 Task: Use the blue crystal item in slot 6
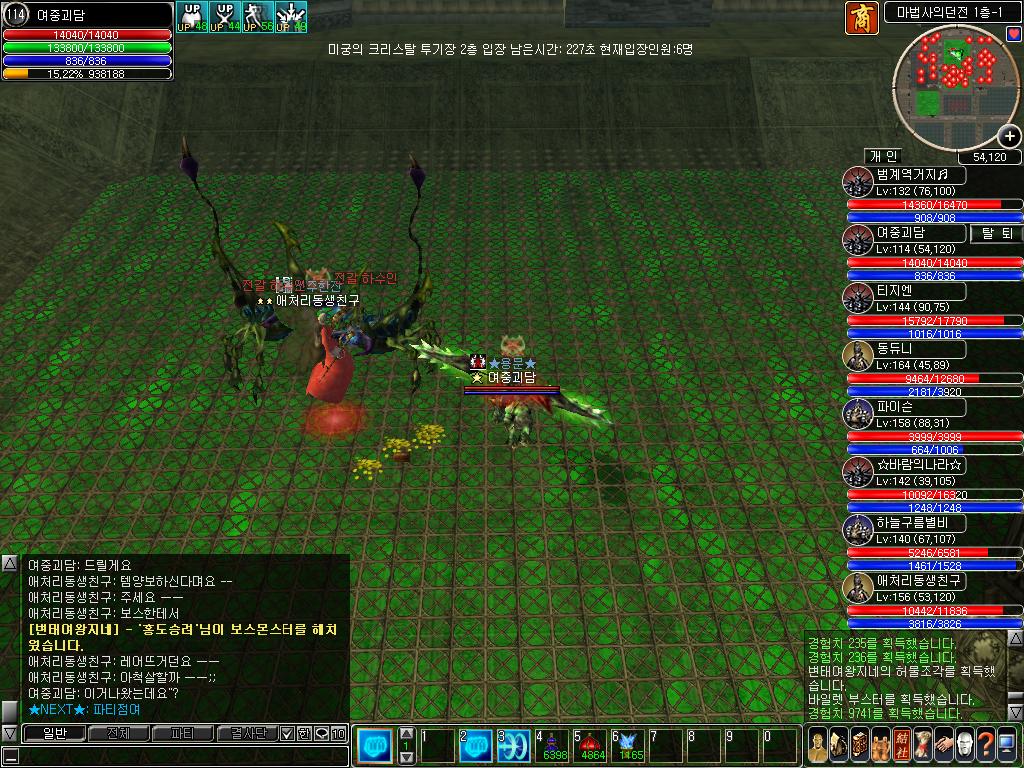click(629, 746)
